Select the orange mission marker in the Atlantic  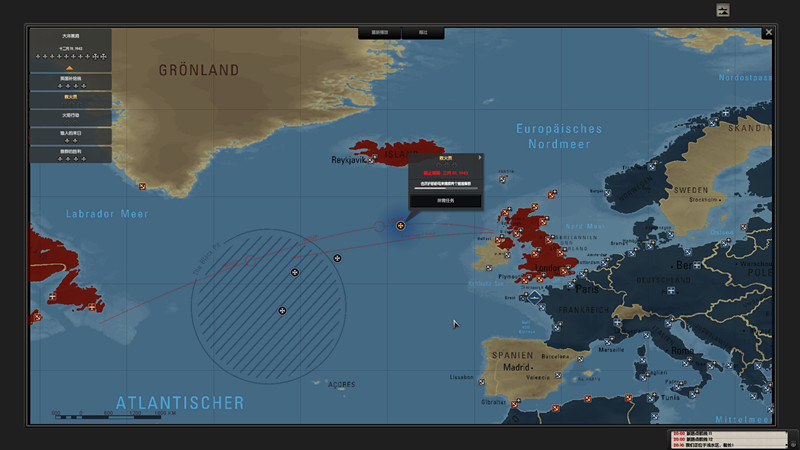[x=400, y=226]
